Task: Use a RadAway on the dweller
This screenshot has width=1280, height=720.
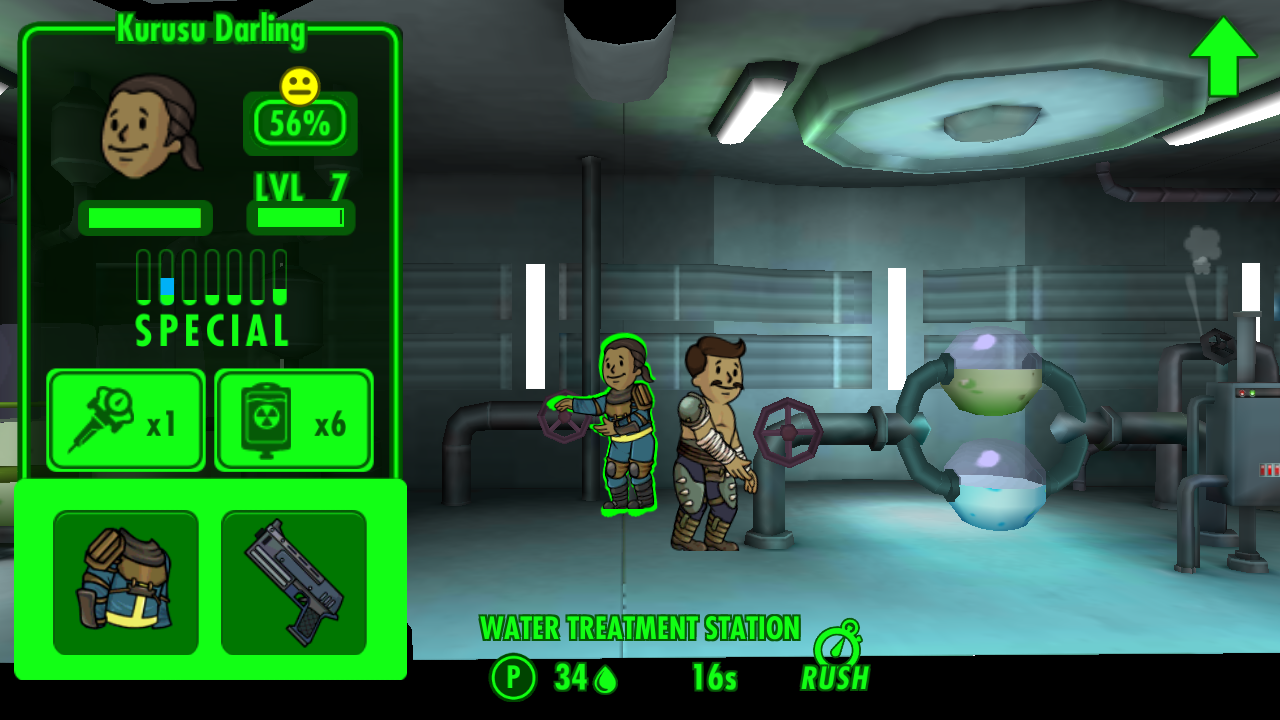Action: coord(294,420)
